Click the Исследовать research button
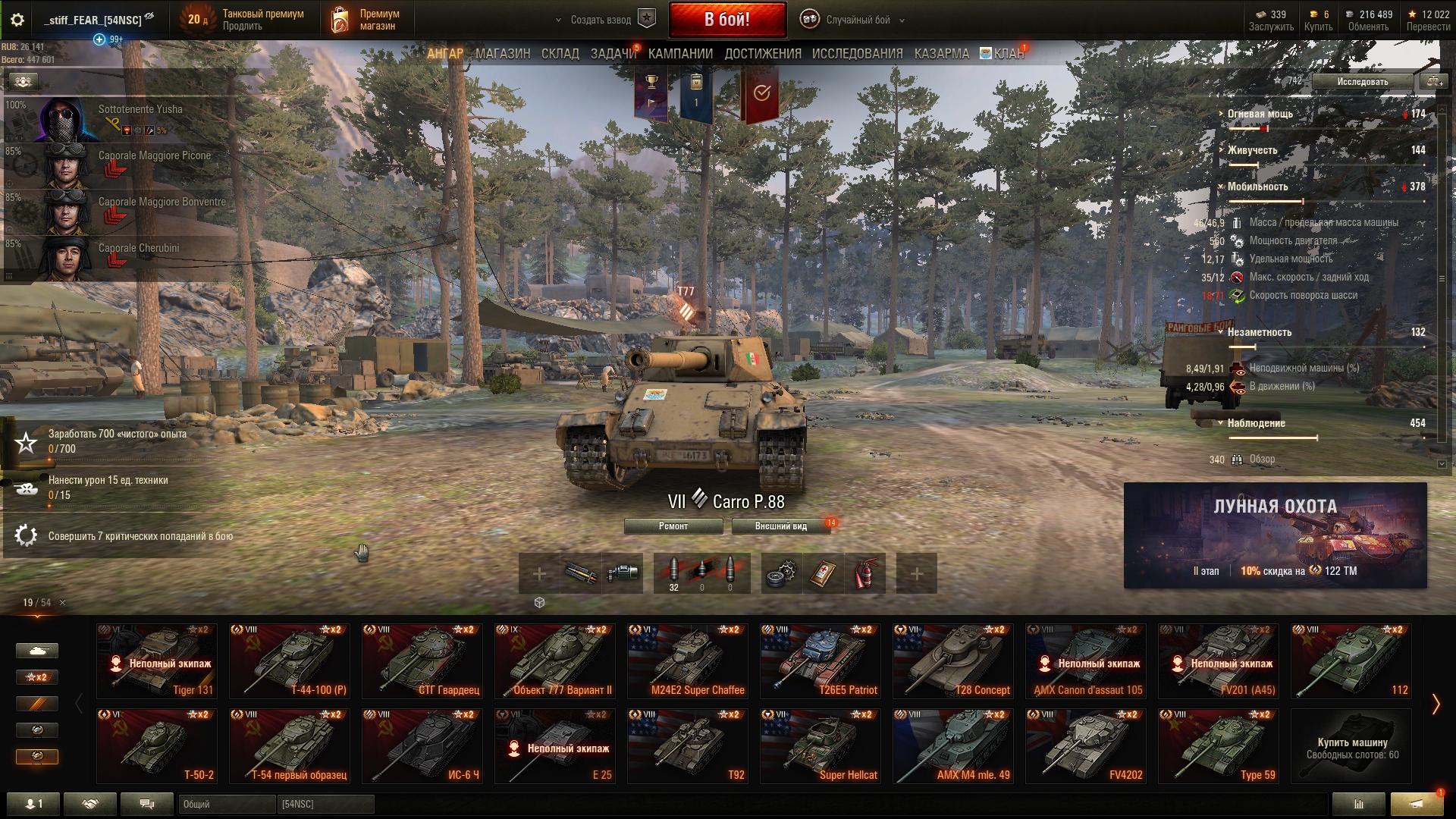This screenshot has width=1456, height=819. tap(1362, 82)
